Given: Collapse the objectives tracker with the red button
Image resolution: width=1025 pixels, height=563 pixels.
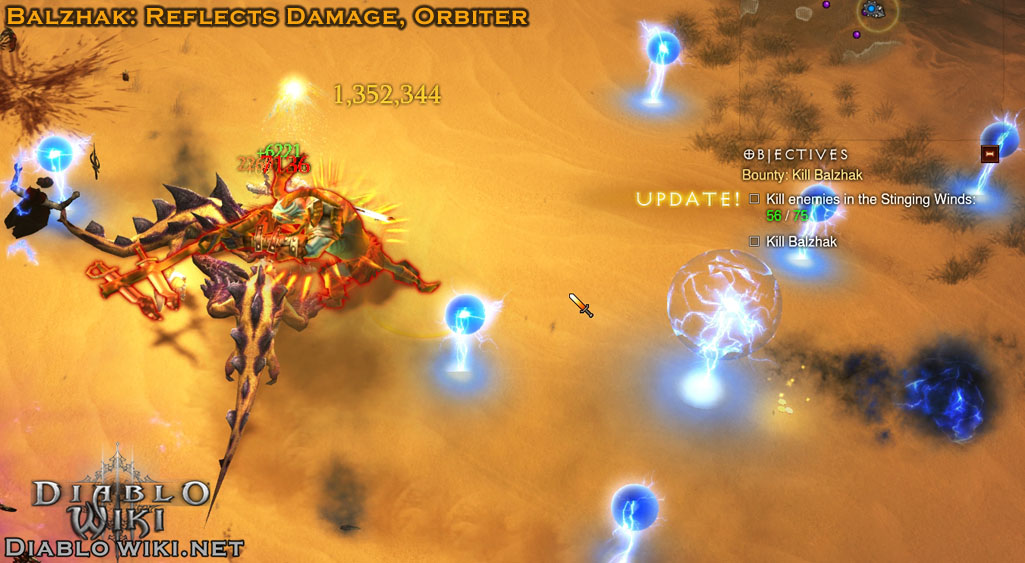Looking at the screenshot, I should [990, 154].
